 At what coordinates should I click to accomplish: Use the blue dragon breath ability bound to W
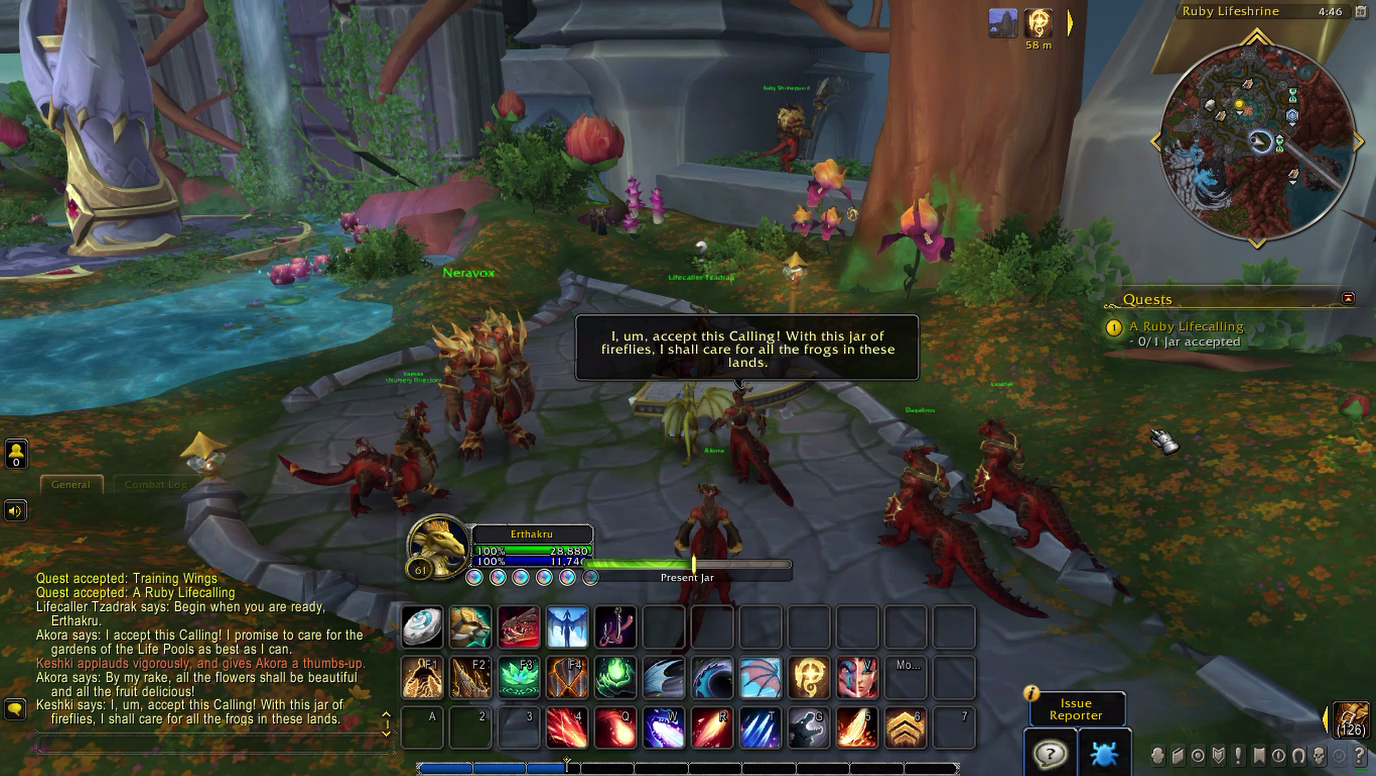pos(662,727)
